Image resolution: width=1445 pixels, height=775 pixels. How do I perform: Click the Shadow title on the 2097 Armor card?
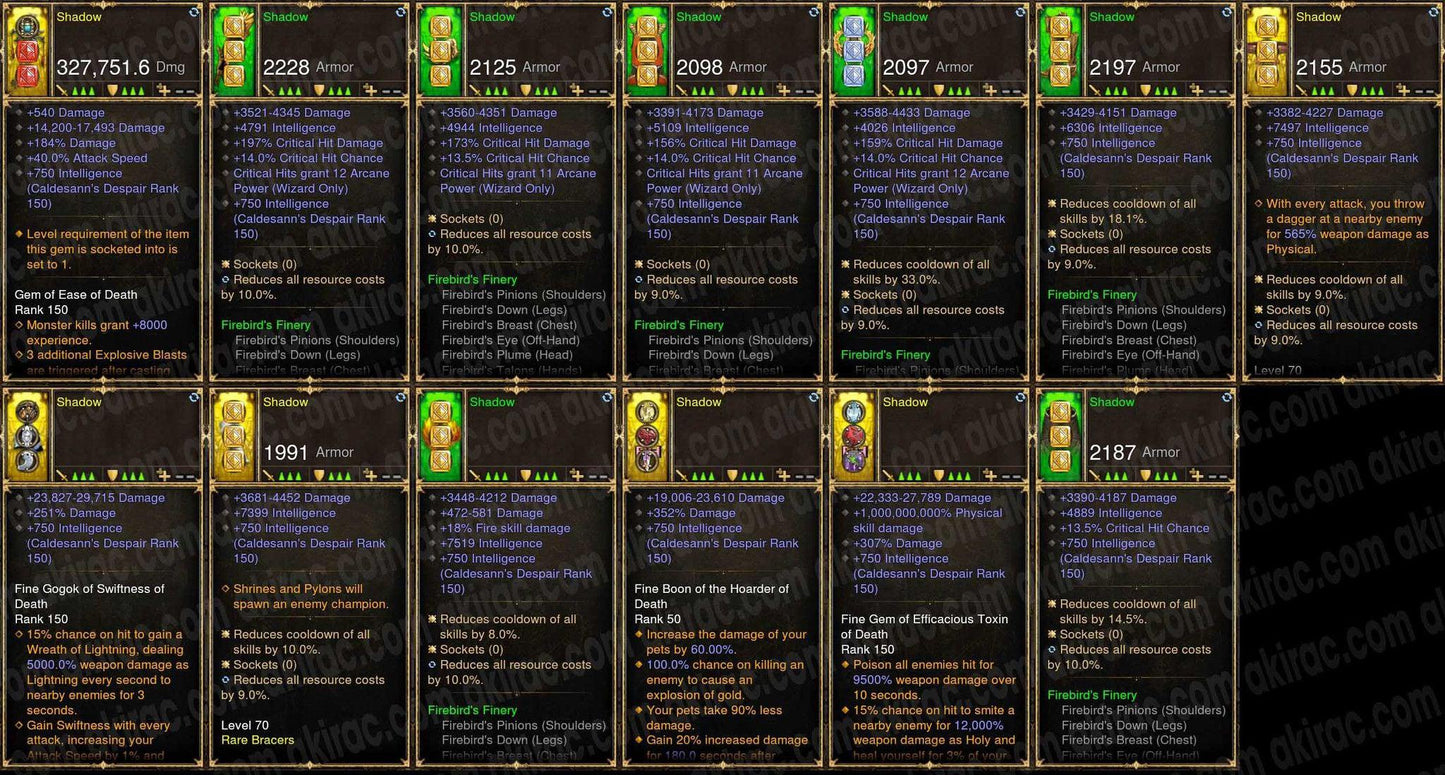905,16
